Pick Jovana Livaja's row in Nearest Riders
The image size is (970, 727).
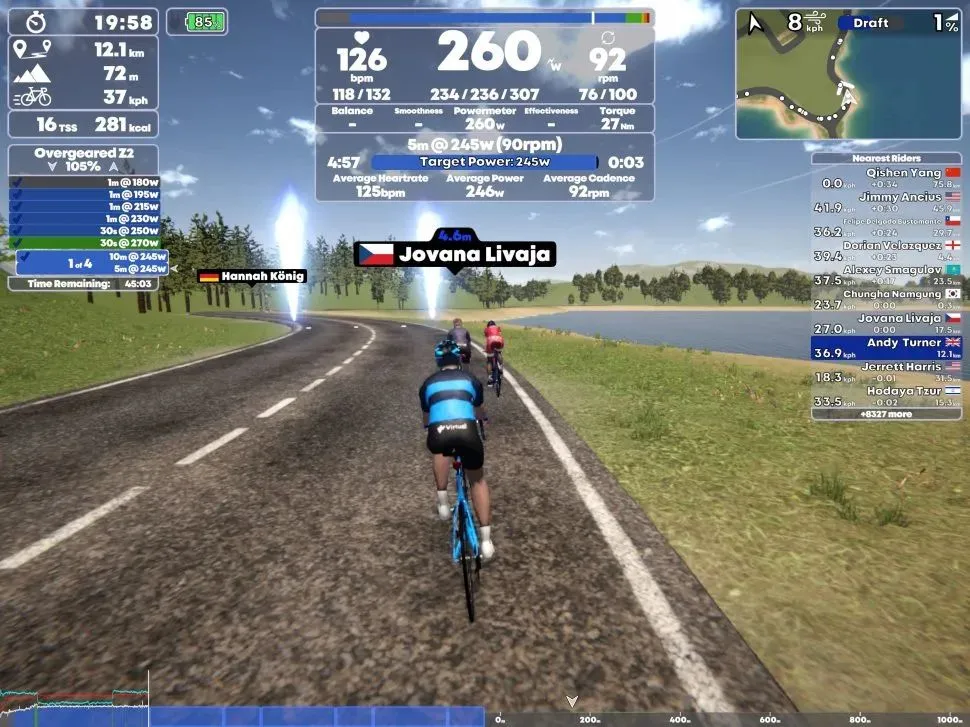click(886, 323)
